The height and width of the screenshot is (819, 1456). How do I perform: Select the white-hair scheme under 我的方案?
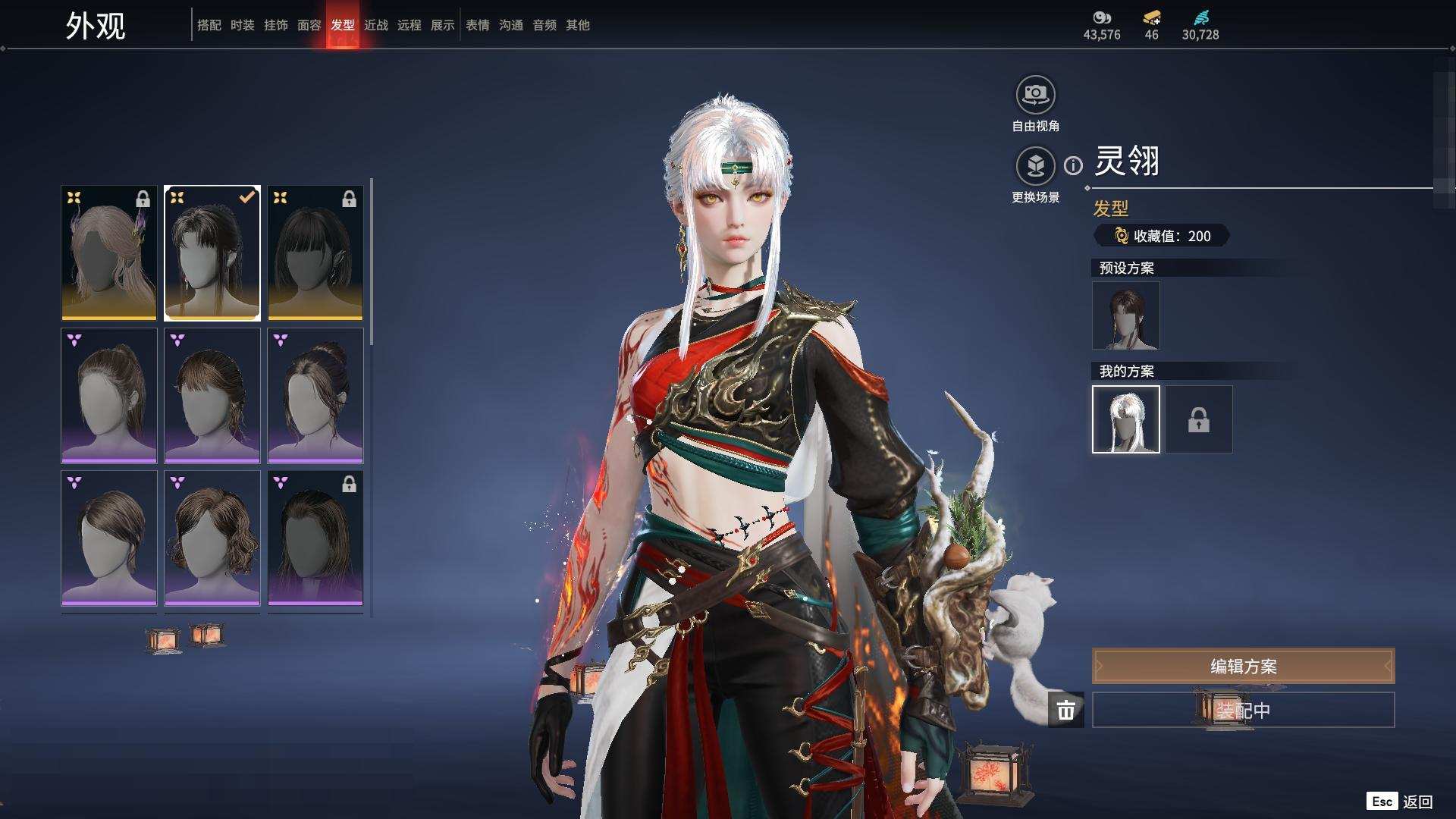(x=1125, y=419)
